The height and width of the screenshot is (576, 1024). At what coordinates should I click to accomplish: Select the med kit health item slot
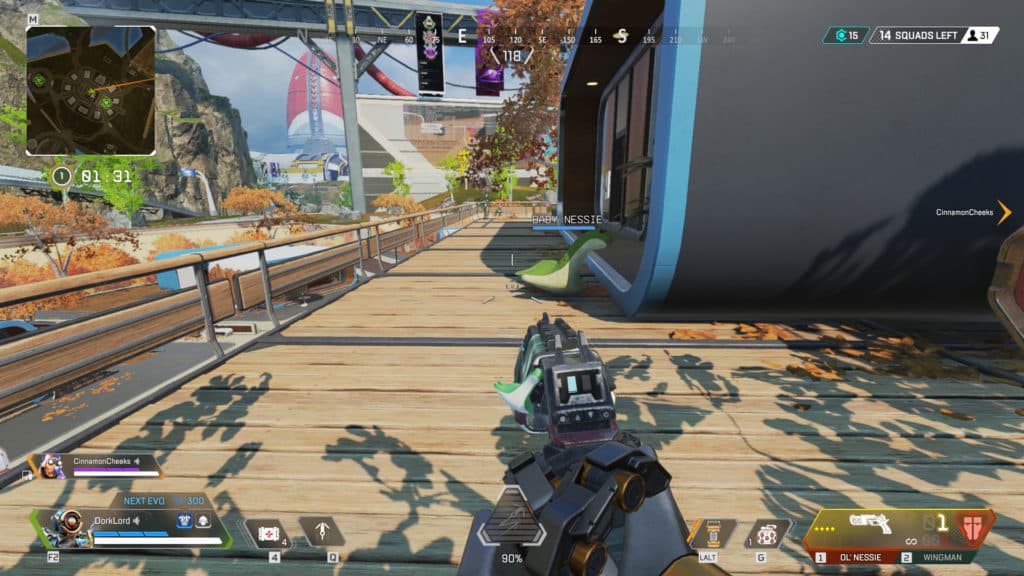click(267, 532)
